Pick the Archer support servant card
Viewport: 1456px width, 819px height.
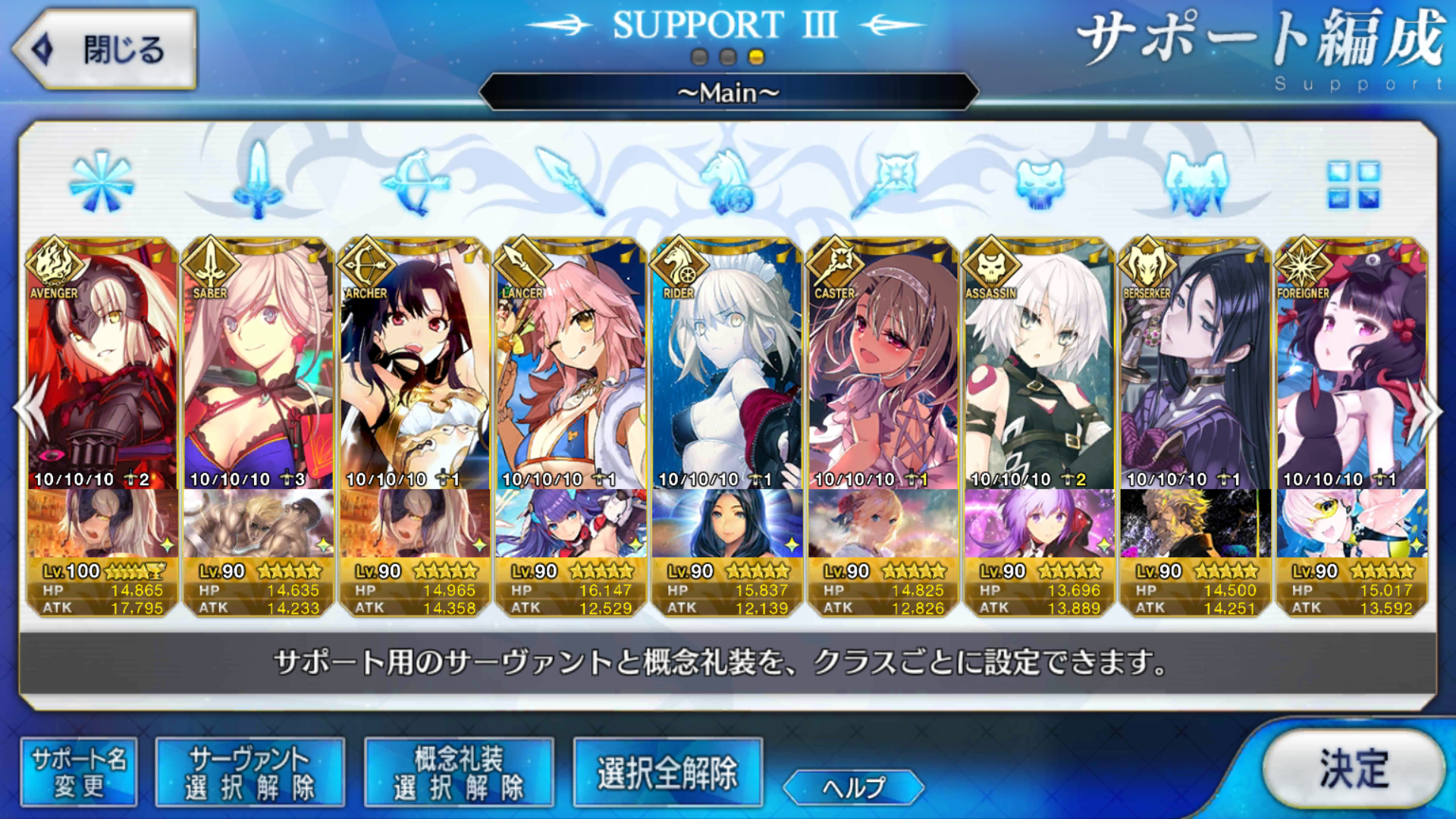pos(415,364)
